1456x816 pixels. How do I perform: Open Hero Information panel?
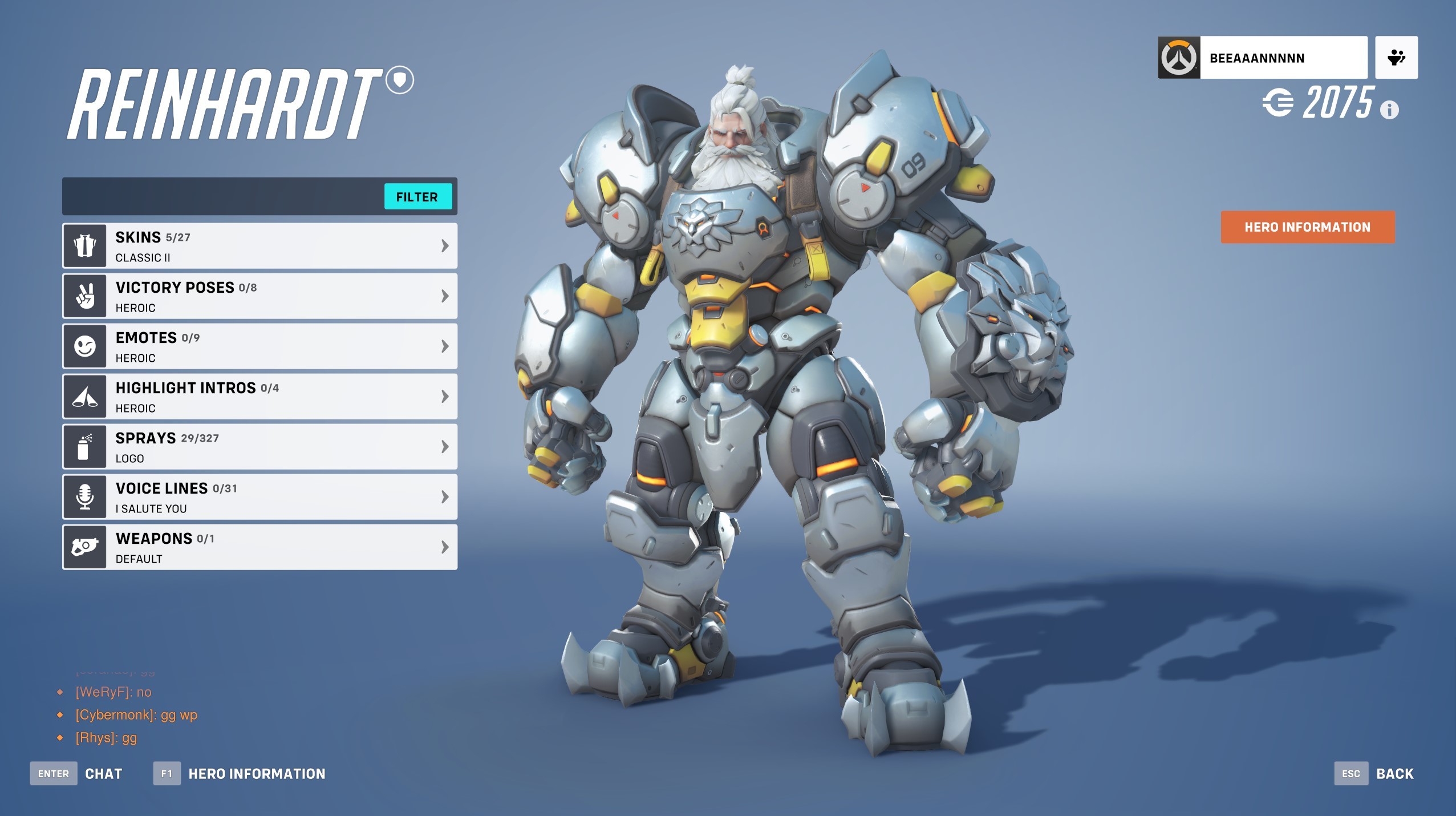[x=1306, y=227]
